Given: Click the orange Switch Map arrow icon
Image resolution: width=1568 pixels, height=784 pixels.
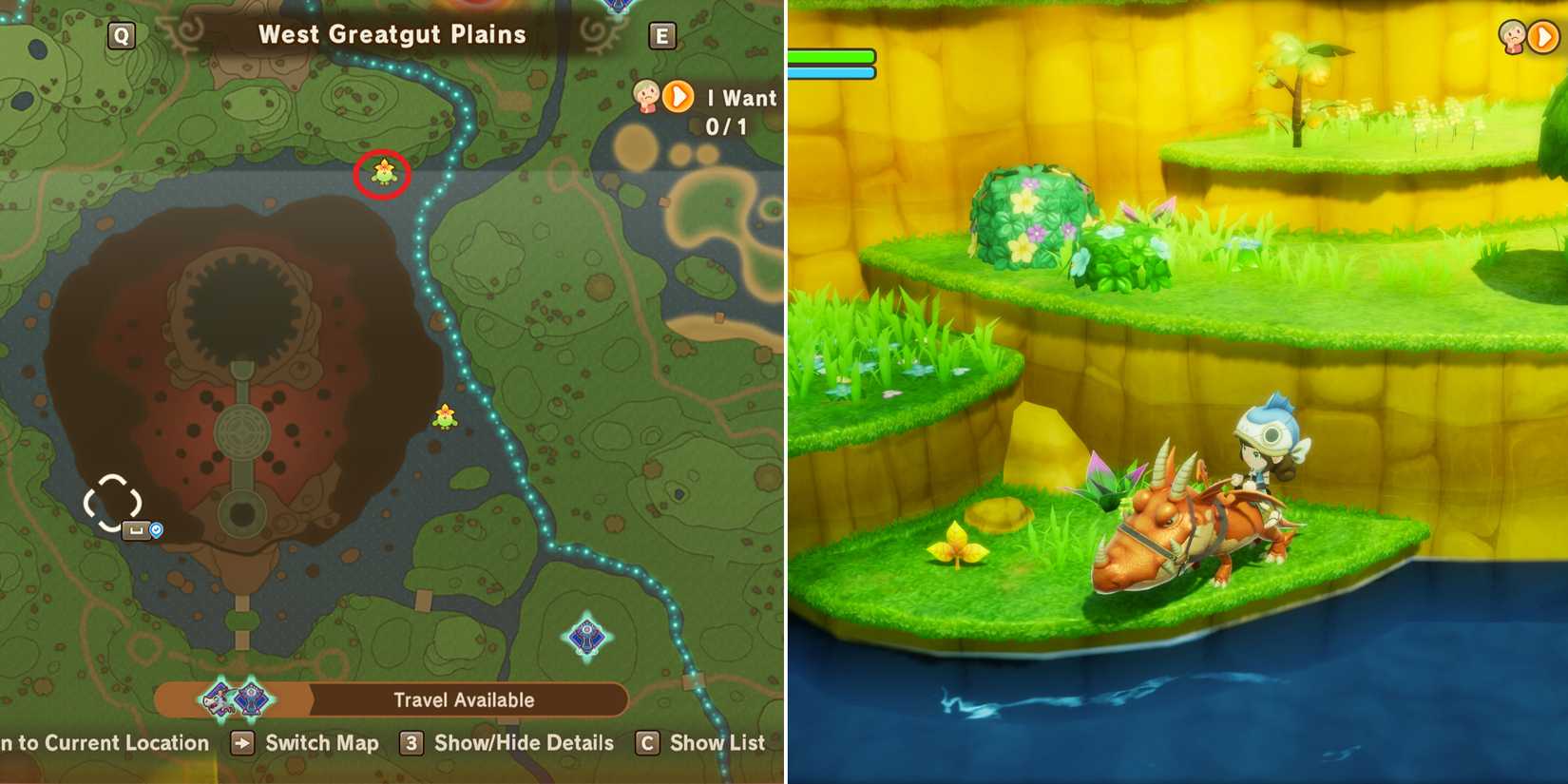Looking at the screenshot, I should point(241,742).
